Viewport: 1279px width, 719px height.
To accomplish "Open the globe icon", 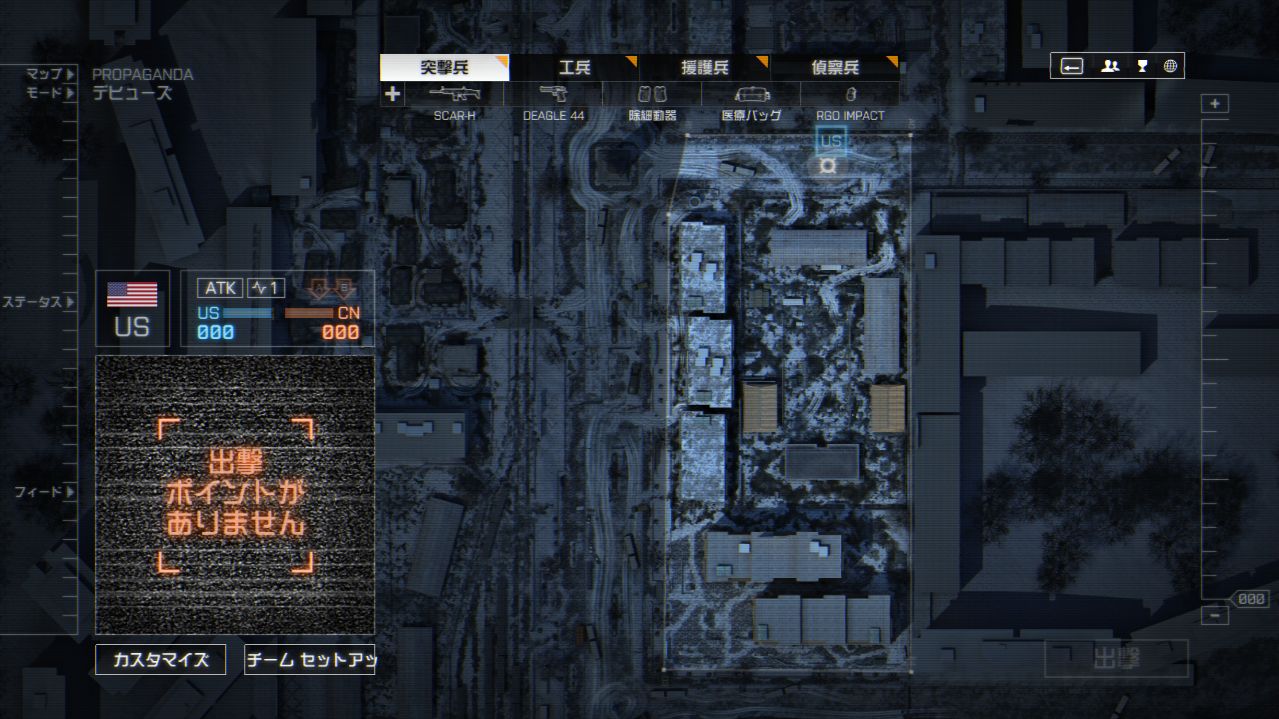I will pyautogui.click(x=1170, y=66).
